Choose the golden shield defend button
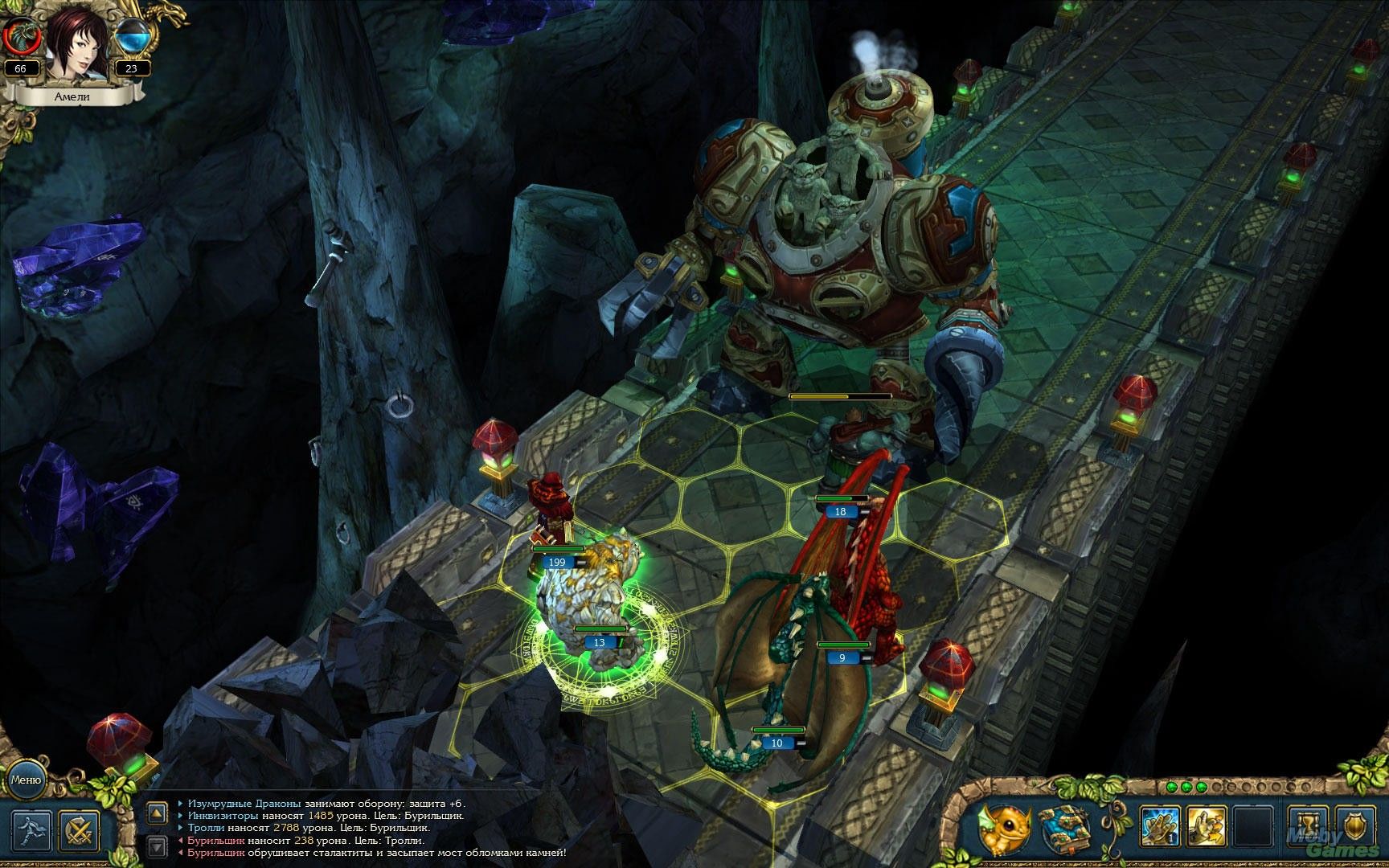The height and width of the screenshot is (868, 1389). (1353, 828)
